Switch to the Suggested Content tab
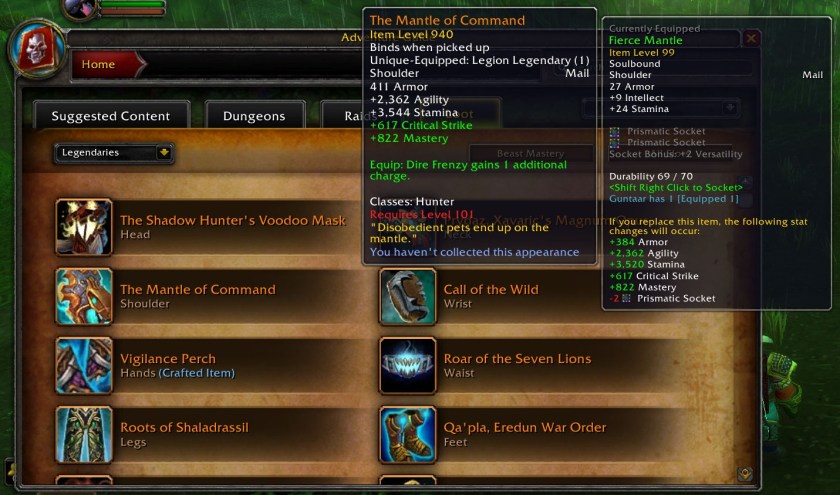840x495 pixels. 110,116
